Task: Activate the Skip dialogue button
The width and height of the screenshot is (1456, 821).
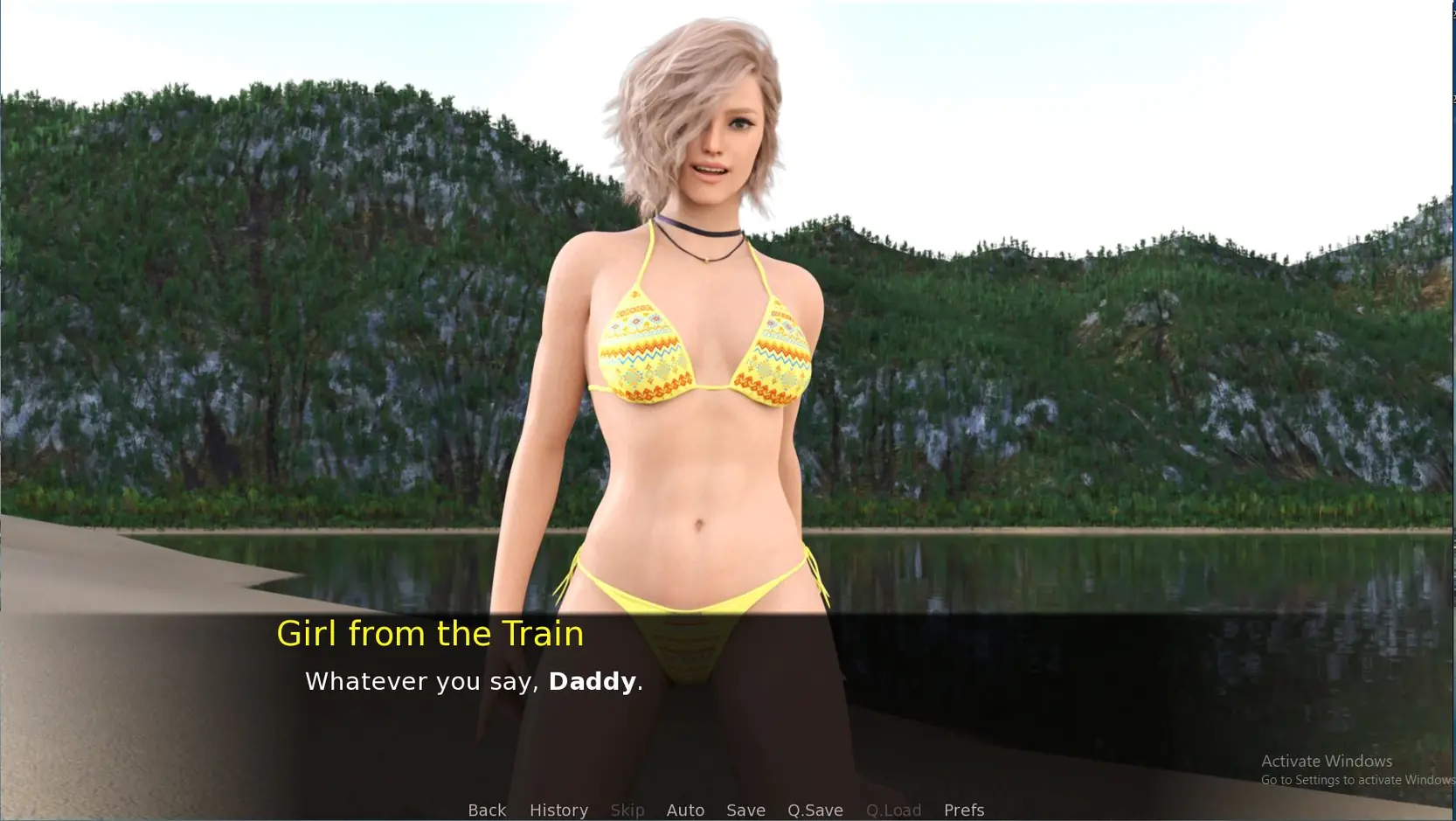Action: 627,810
